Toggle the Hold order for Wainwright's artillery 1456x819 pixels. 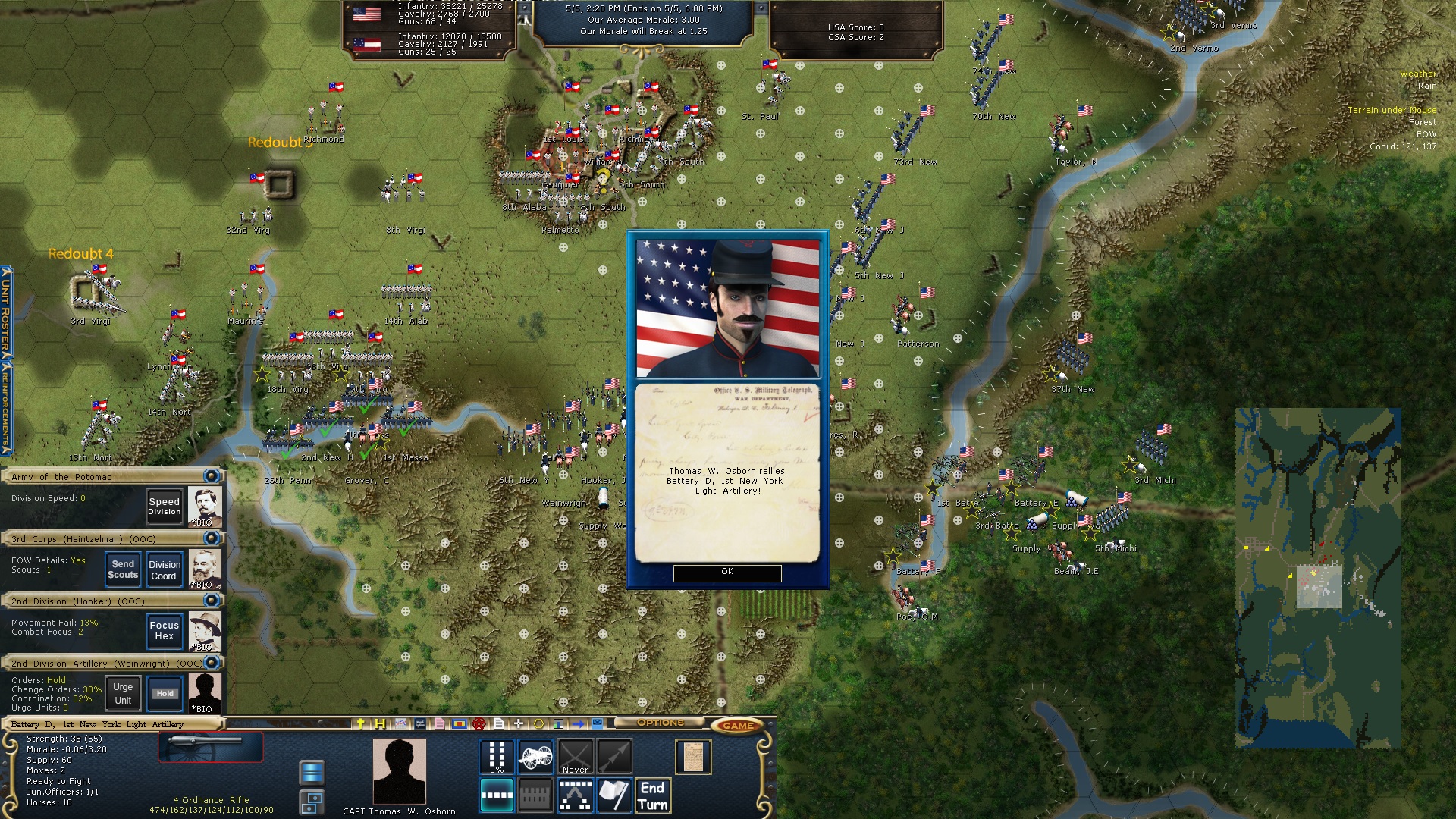tap(164, 692)
